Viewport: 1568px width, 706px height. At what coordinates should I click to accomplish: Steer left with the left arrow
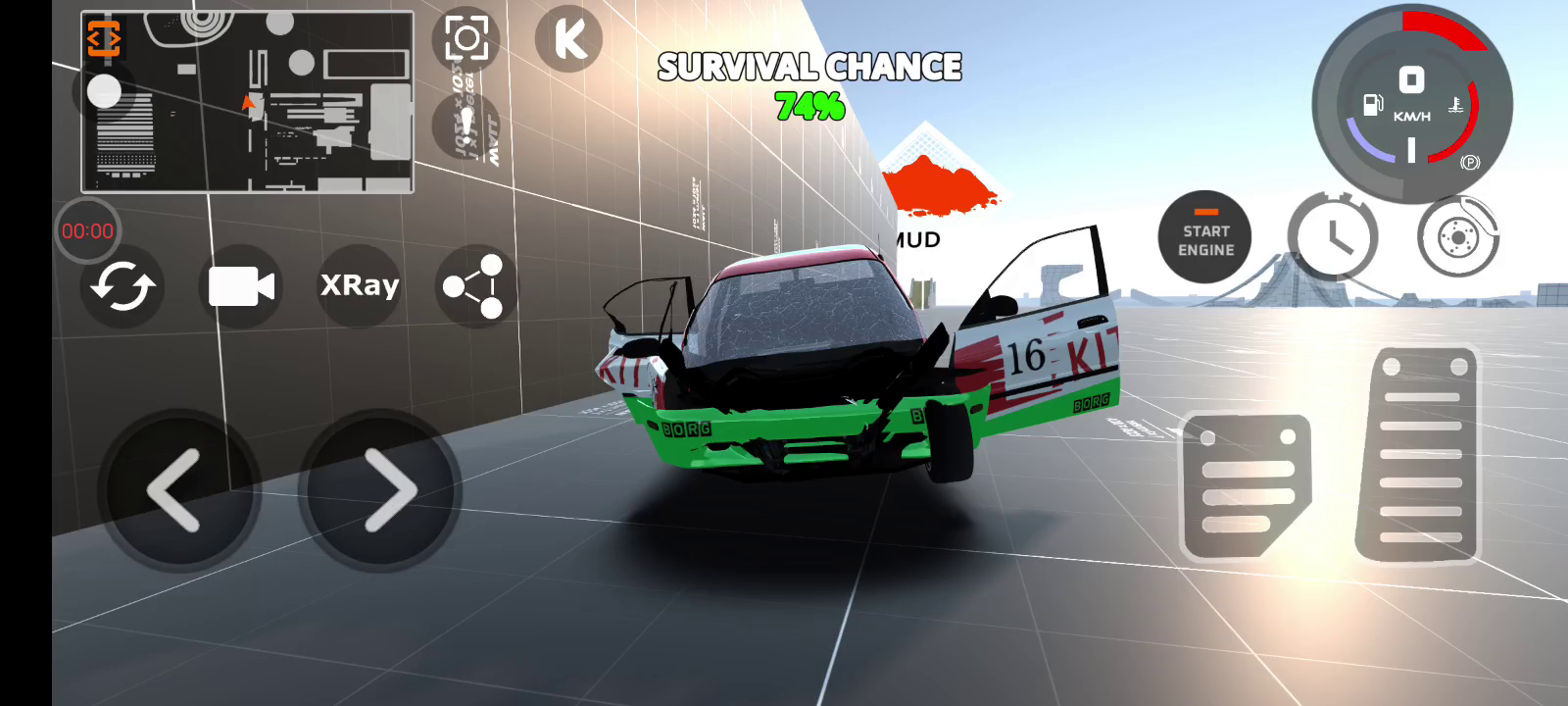[178, 490]
